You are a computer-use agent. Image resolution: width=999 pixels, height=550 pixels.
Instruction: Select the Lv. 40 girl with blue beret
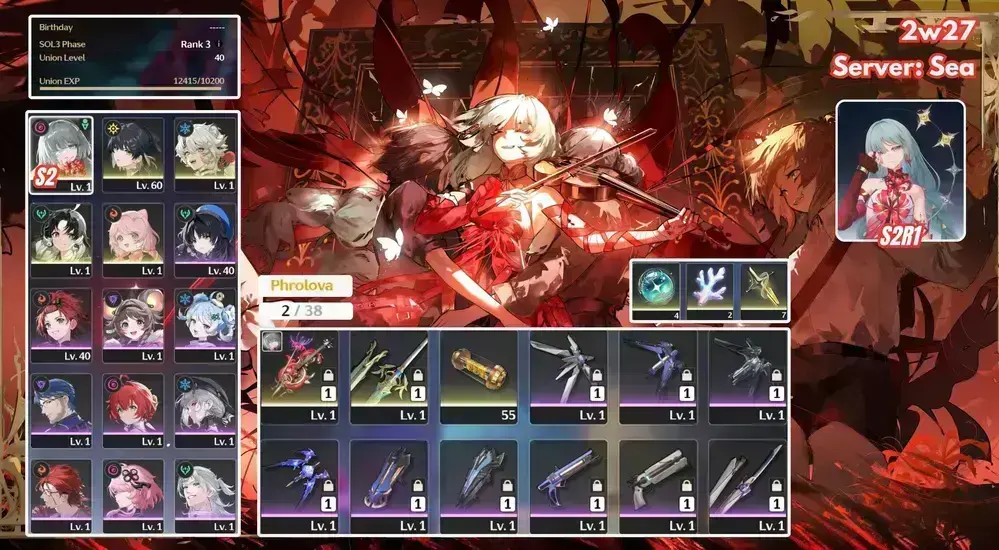(204, 240)
